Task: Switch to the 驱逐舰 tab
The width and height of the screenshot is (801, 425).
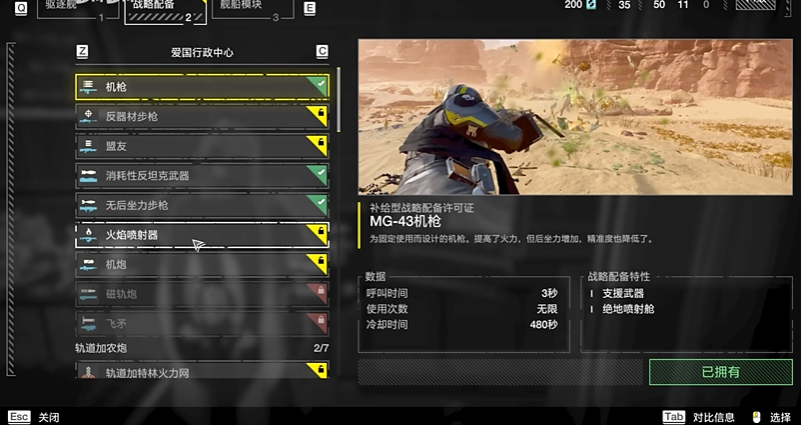Action: tap(72, 8)
